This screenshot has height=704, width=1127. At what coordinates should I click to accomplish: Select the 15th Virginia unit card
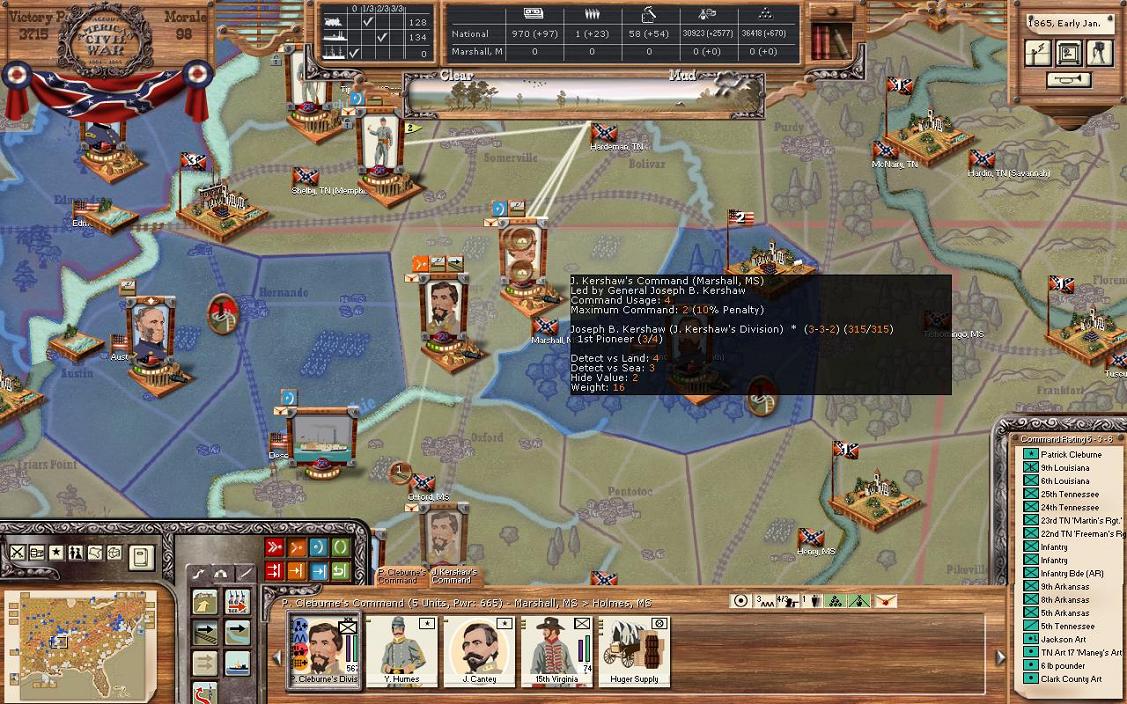[x=557, y=650]
